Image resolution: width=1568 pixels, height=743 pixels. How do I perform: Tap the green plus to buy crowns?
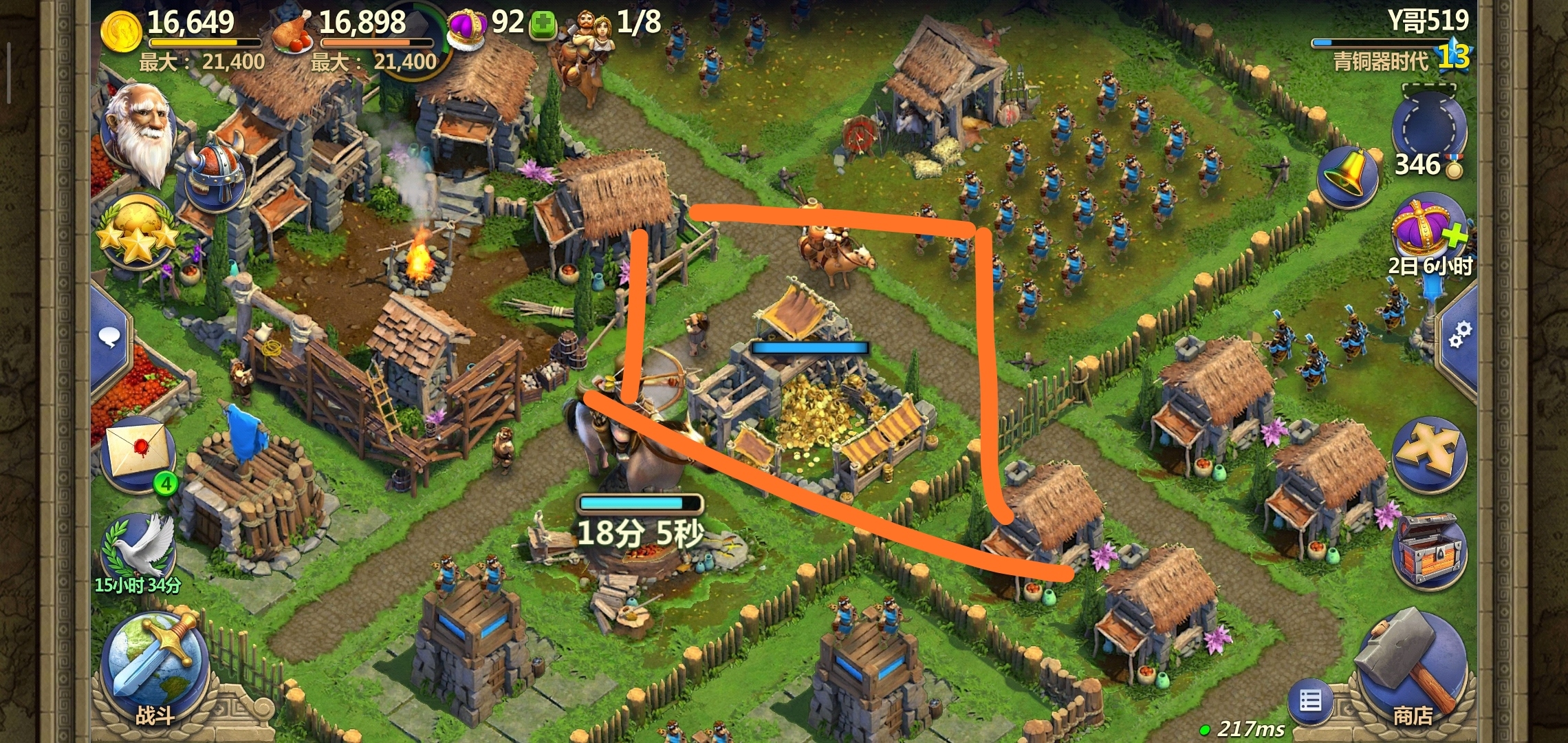[543, 25]
